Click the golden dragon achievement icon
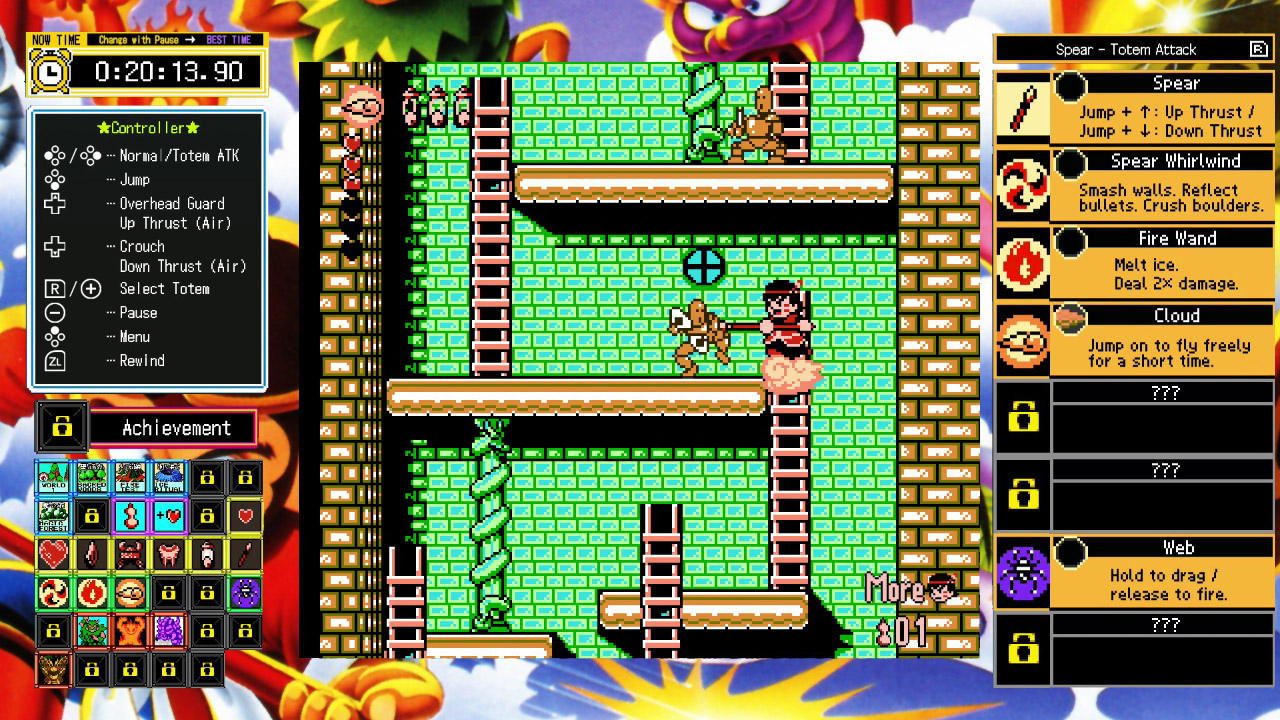Image resolution: width=1280 pixels, height=720 pixels. [52, 668]
